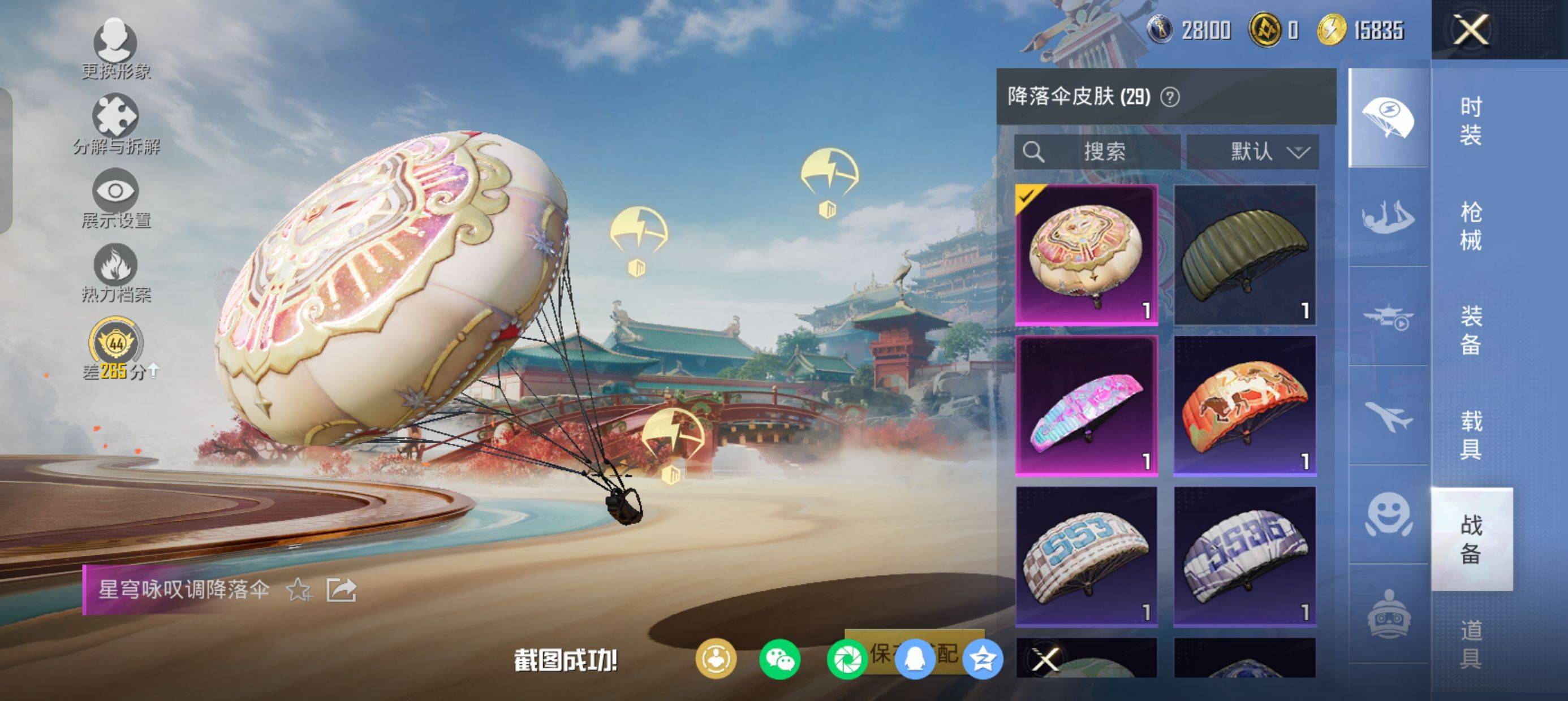Image resolution: width=1568 pixels, height=701 pixels.
Task: Share screenshot to WeChat
Action: pyautogui.click(x=779, y=660)
